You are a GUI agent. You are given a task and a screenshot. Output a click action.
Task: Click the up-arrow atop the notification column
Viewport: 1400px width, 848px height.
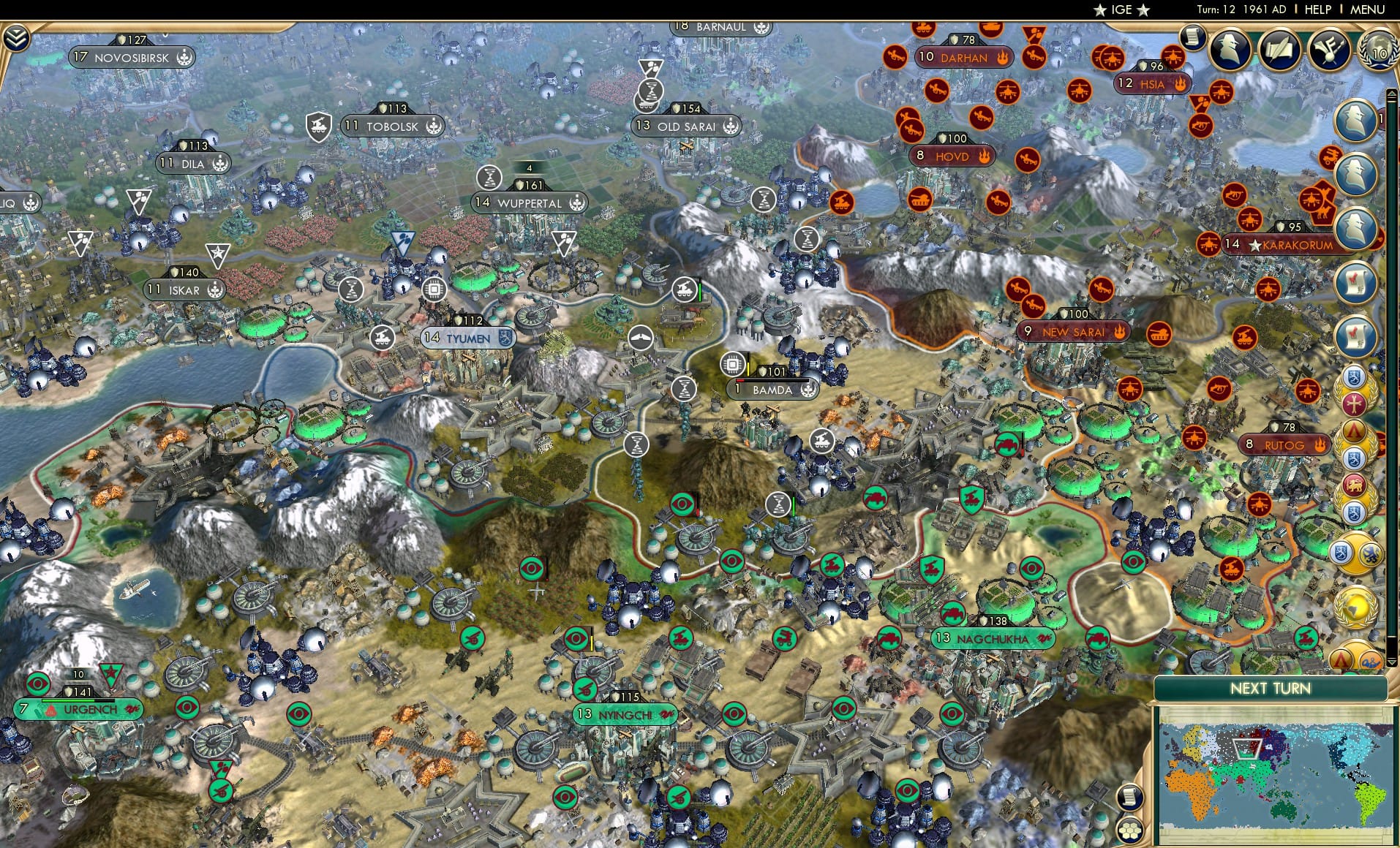pyautogui.click(x=1392, y=91)
